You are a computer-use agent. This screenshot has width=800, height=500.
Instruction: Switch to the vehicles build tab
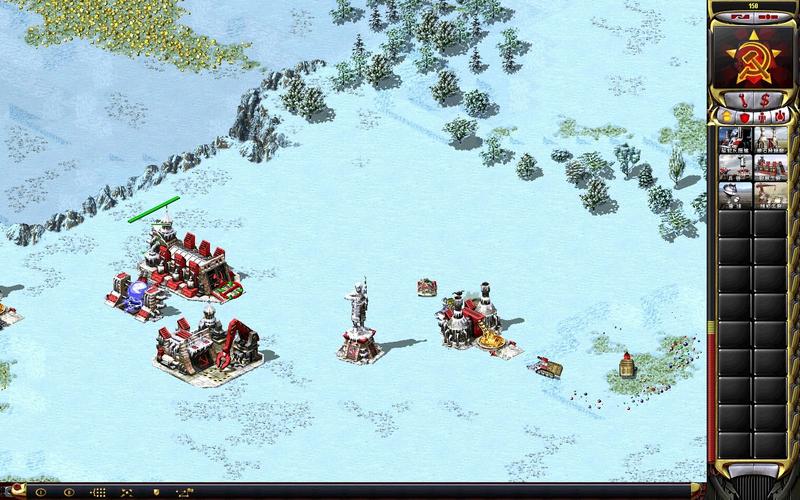pos(781,117)
